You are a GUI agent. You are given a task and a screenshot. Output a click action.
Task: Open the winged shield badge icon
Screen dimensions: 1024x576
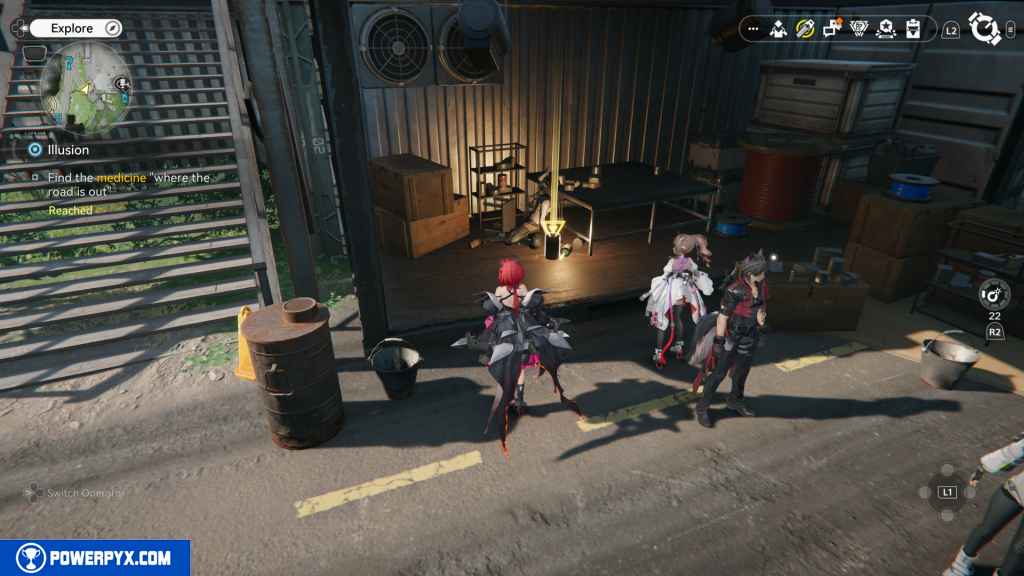click(859, 30)
